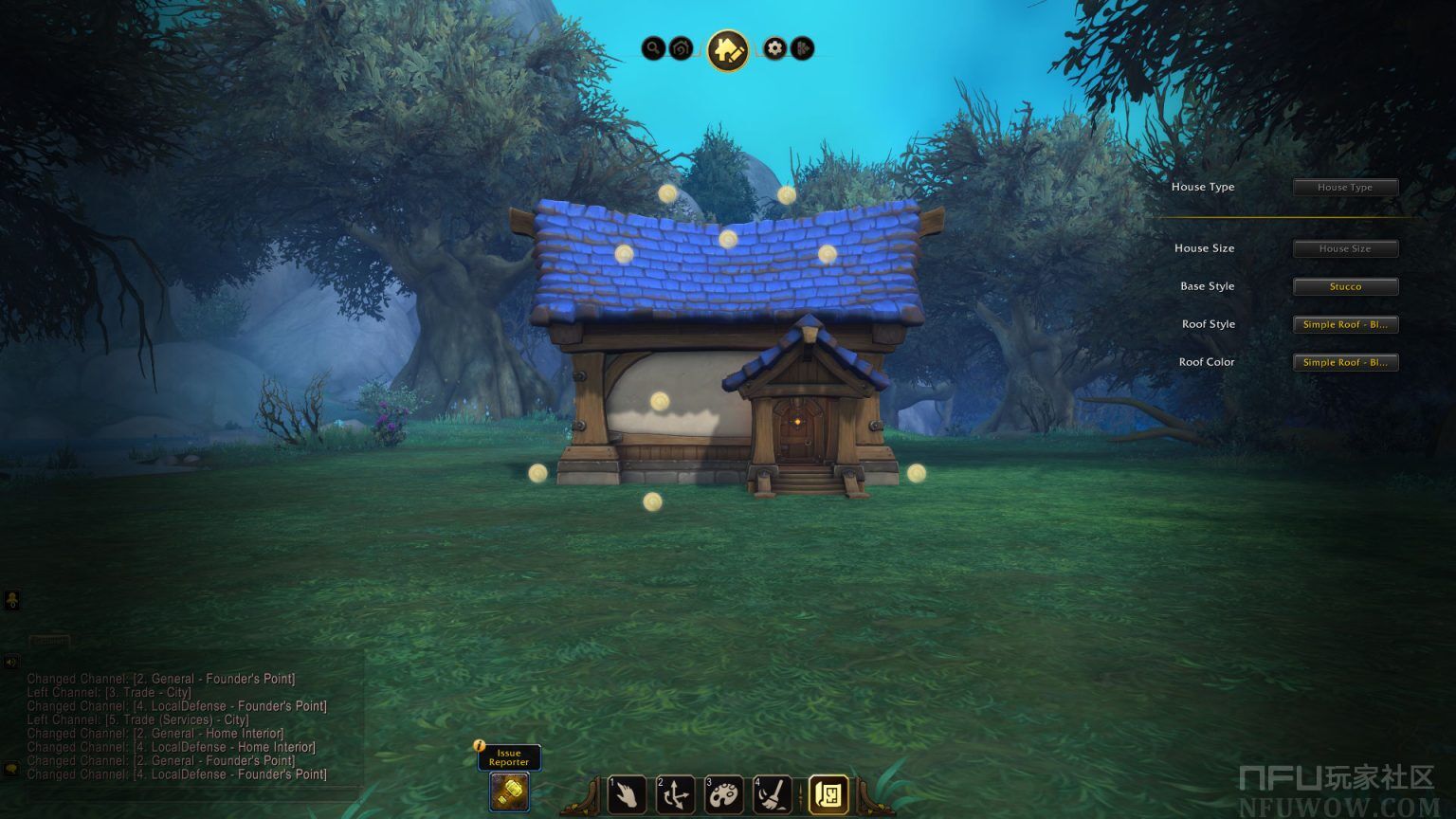Click the magnifying glass icon at top
Screen dimensions: 1456x819
[x=653, y=48]
